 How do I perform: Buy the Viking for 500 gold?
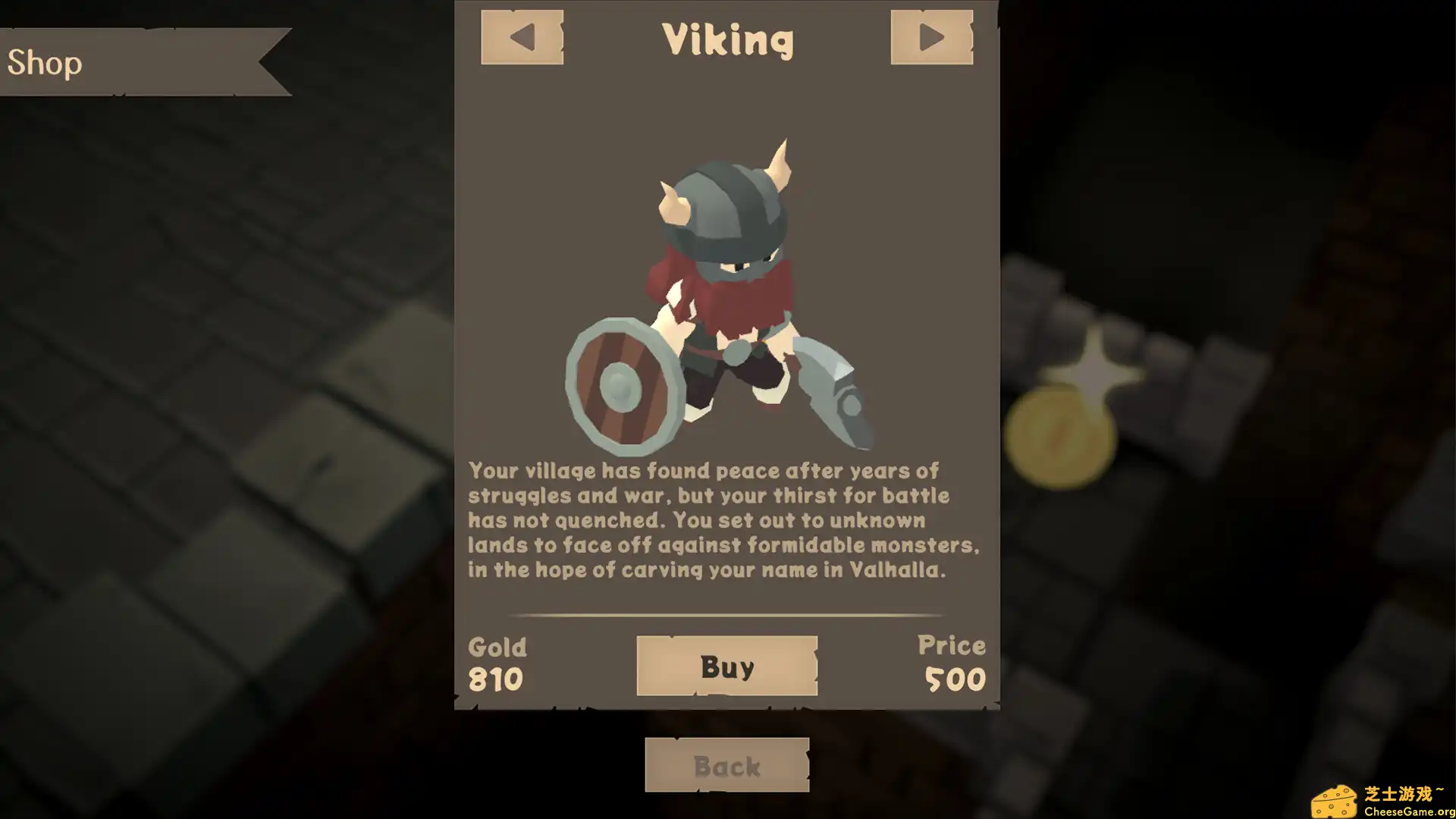tap(726, 667)
